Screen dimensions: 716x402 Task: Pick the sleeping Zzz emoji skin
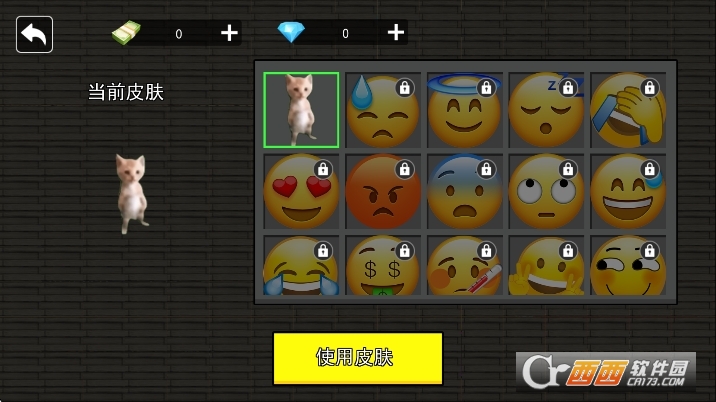tap(546, 110)
